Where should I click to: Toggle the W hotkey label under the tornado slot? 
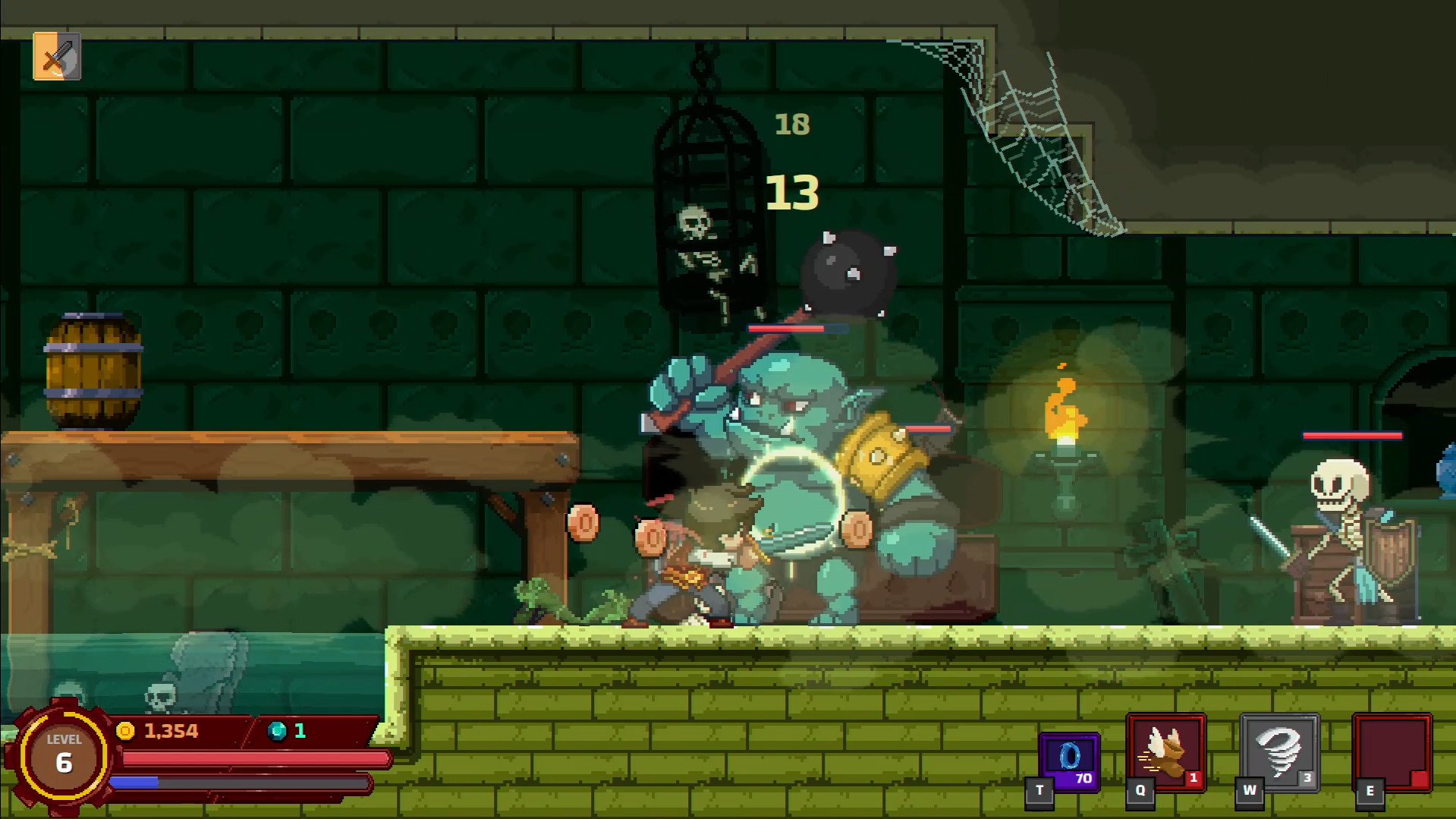(1250, 789)
